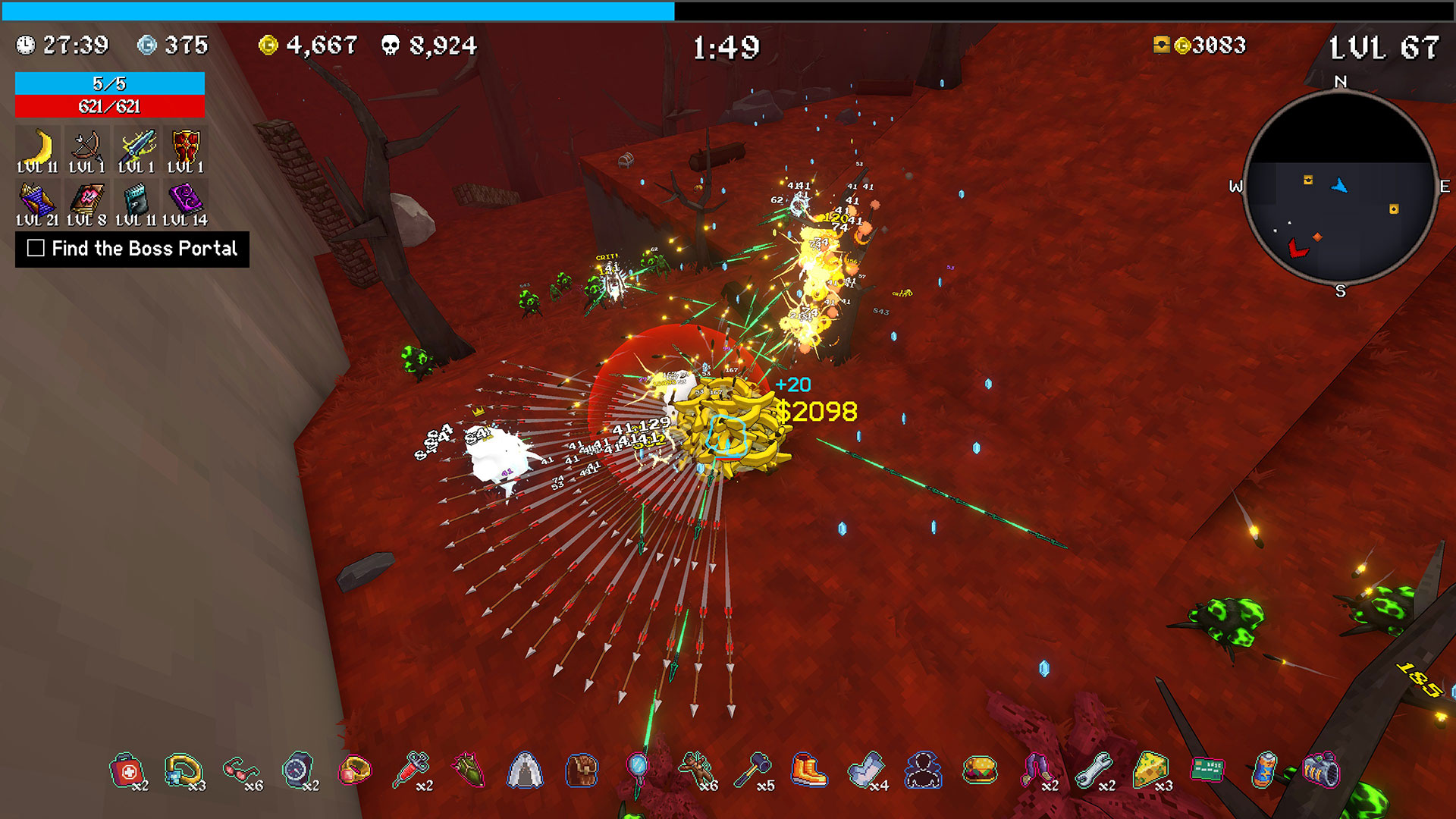Select the gold ruby ring item
1456x819 pixels.
click(x=354, y=770)
